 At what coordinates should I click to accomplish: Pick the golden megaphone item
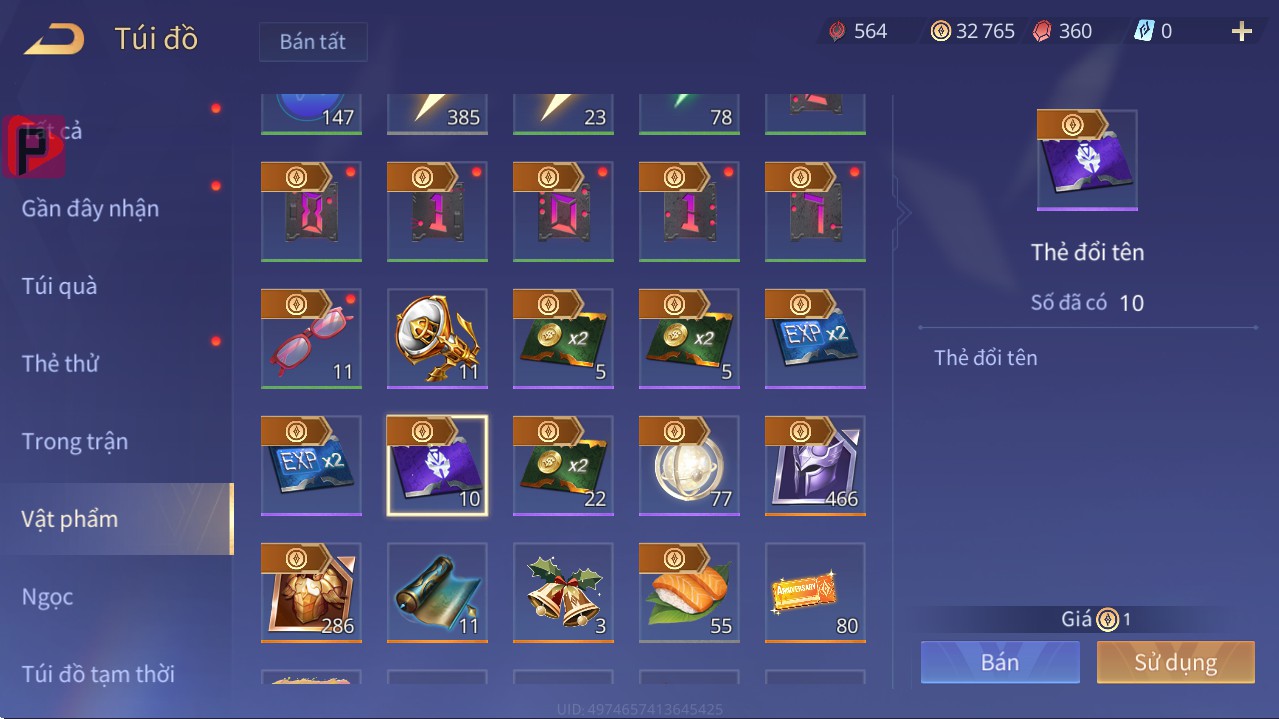click(437, 338)
